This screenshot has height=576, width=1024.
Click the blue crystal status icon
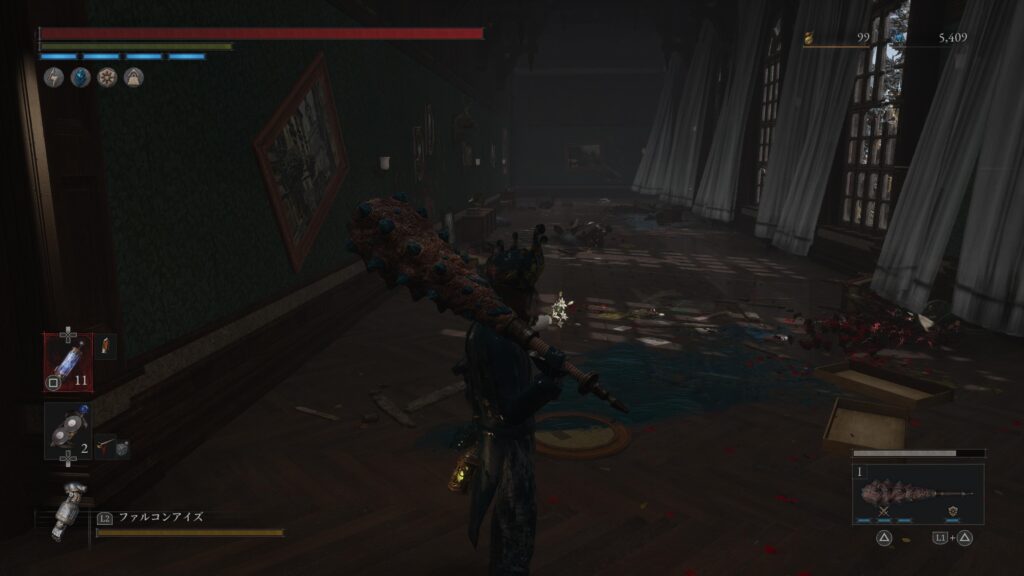pos(80,77)
